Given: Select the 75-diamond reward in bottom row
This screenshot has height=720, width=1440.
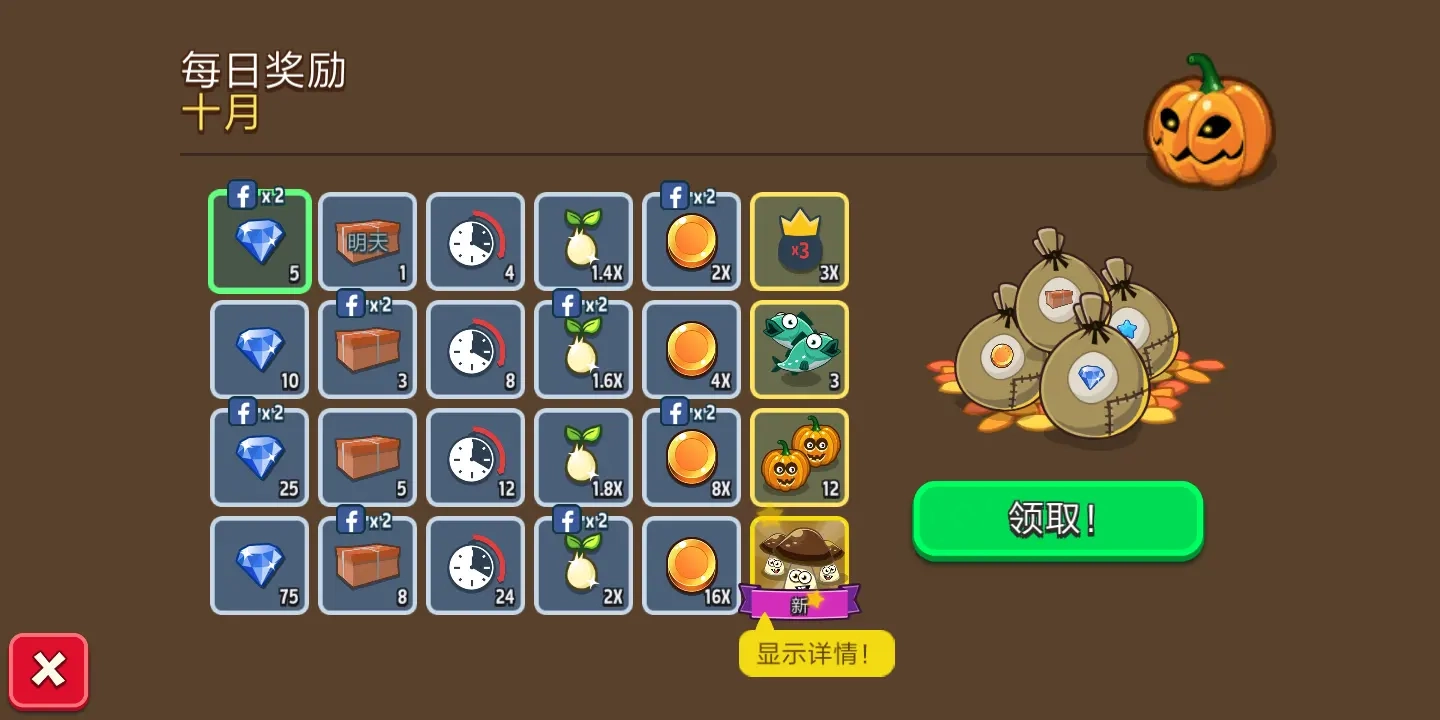Looking at the screenshot, I should tap(259, 565).
